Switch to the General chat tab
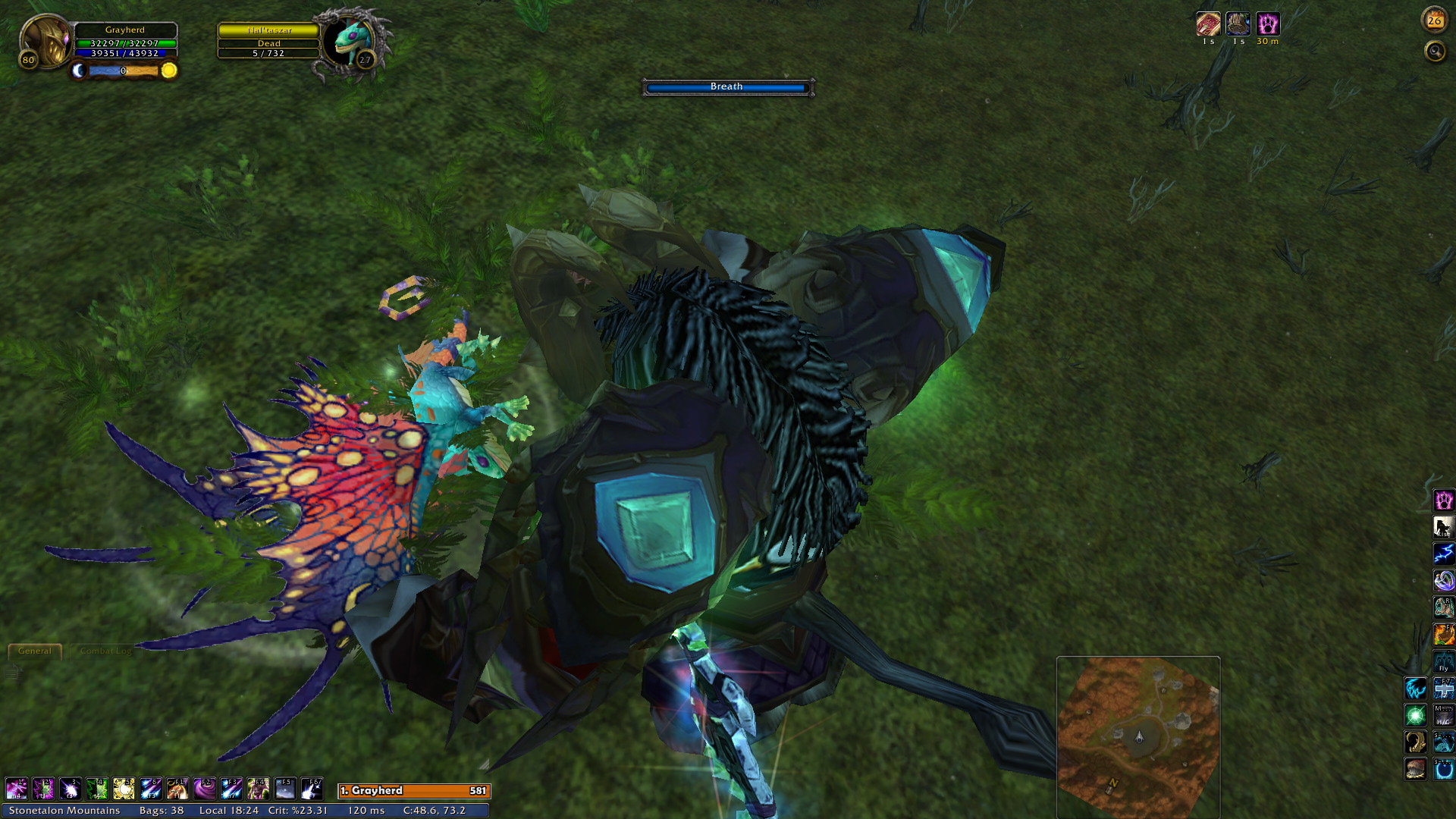1456x819 pixels. (35, 651)
